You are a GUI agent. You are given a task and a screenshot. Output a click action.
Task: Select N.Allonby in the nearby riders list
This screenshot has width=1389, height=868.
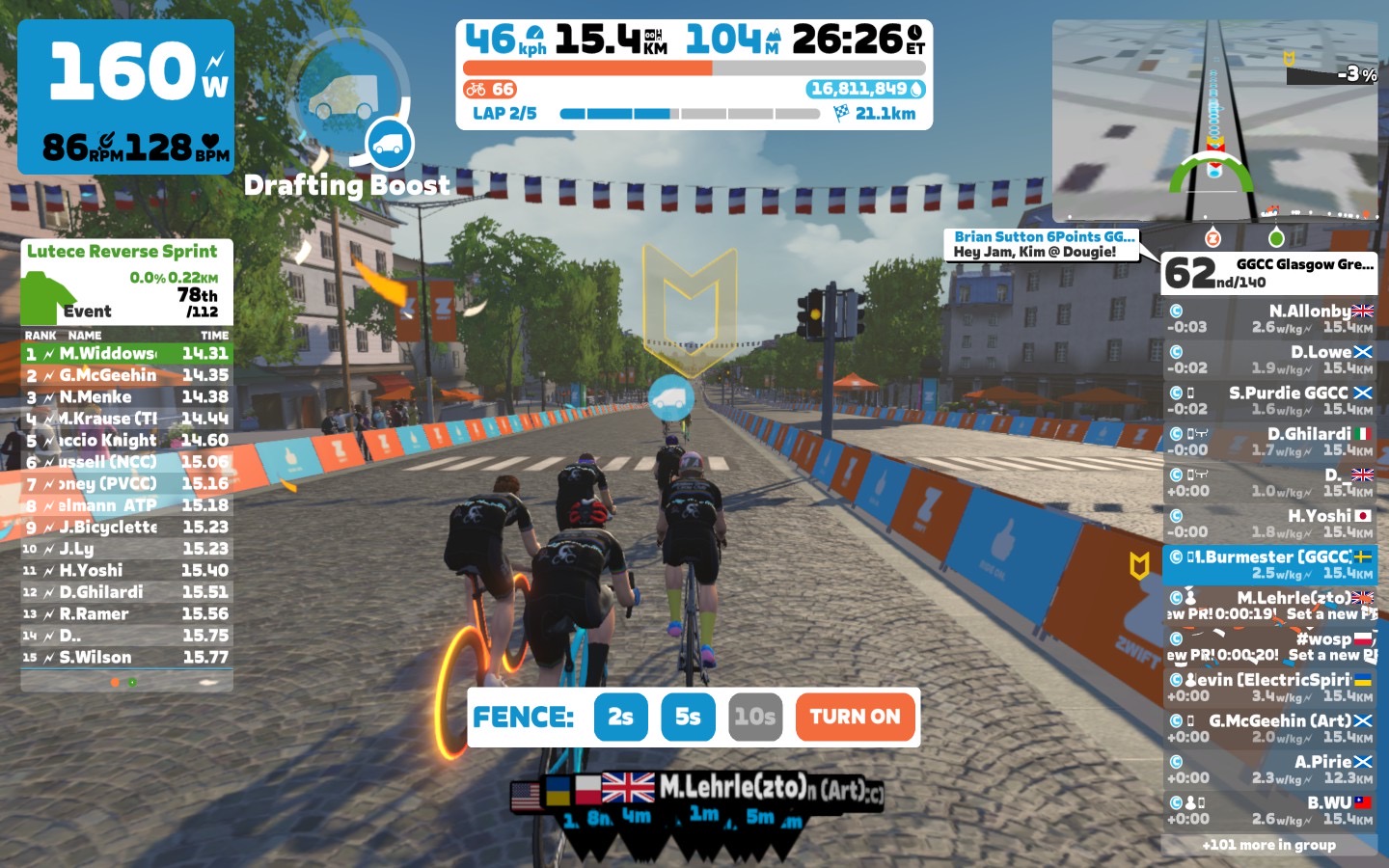coord(1269,318)
